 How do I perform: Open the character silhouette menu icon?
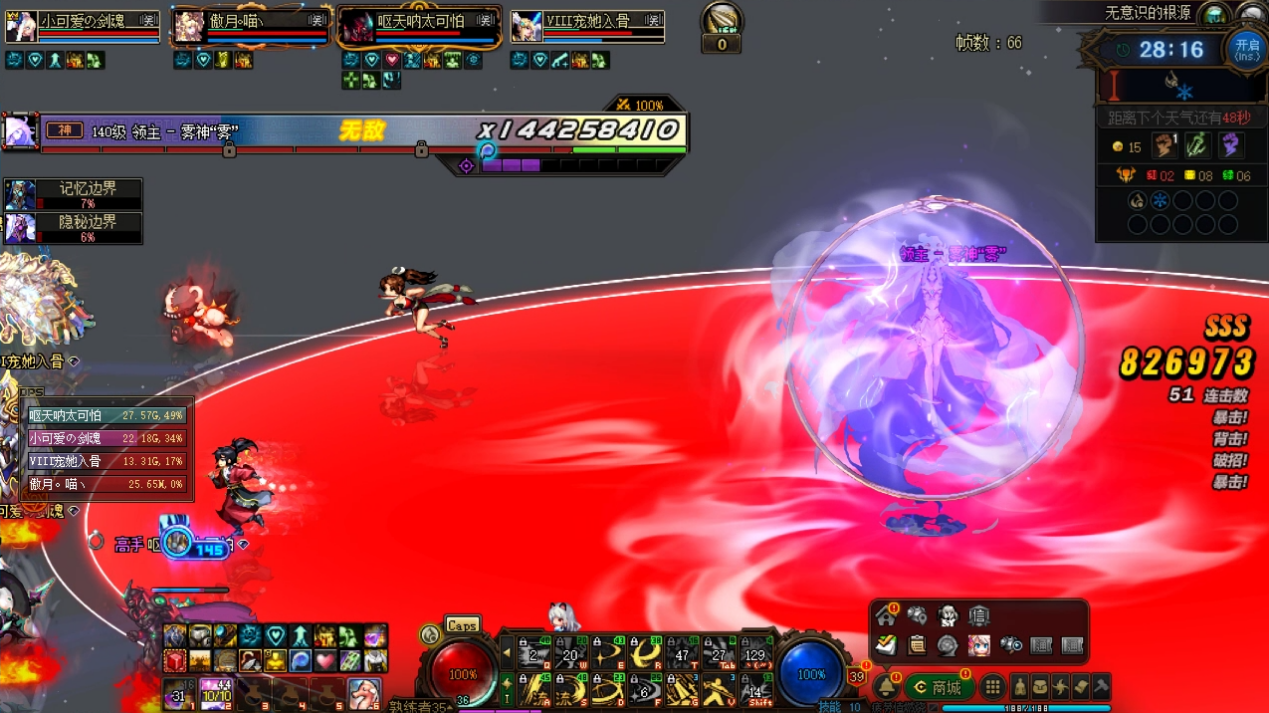pos(1020,688)
